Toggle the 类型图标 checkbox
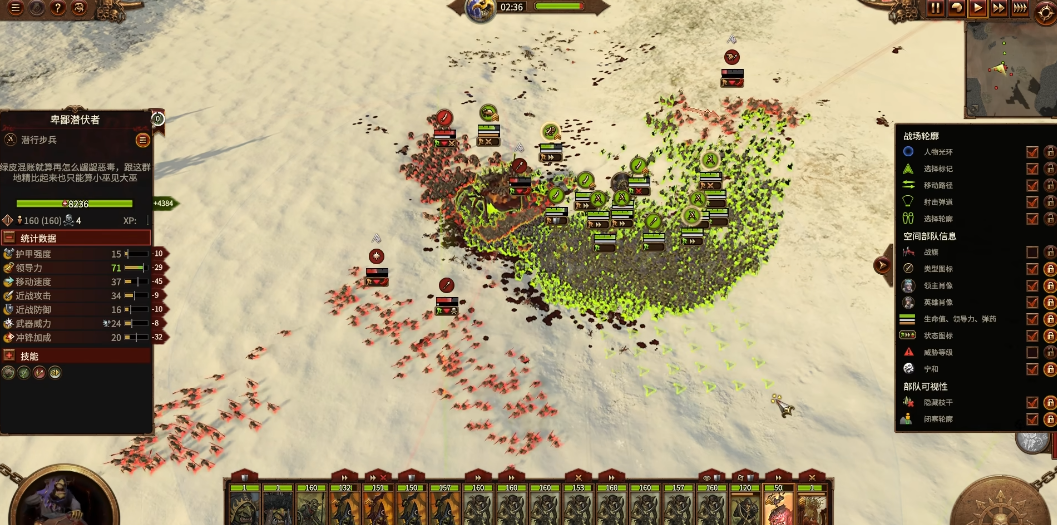 [x=1032, y=269]
